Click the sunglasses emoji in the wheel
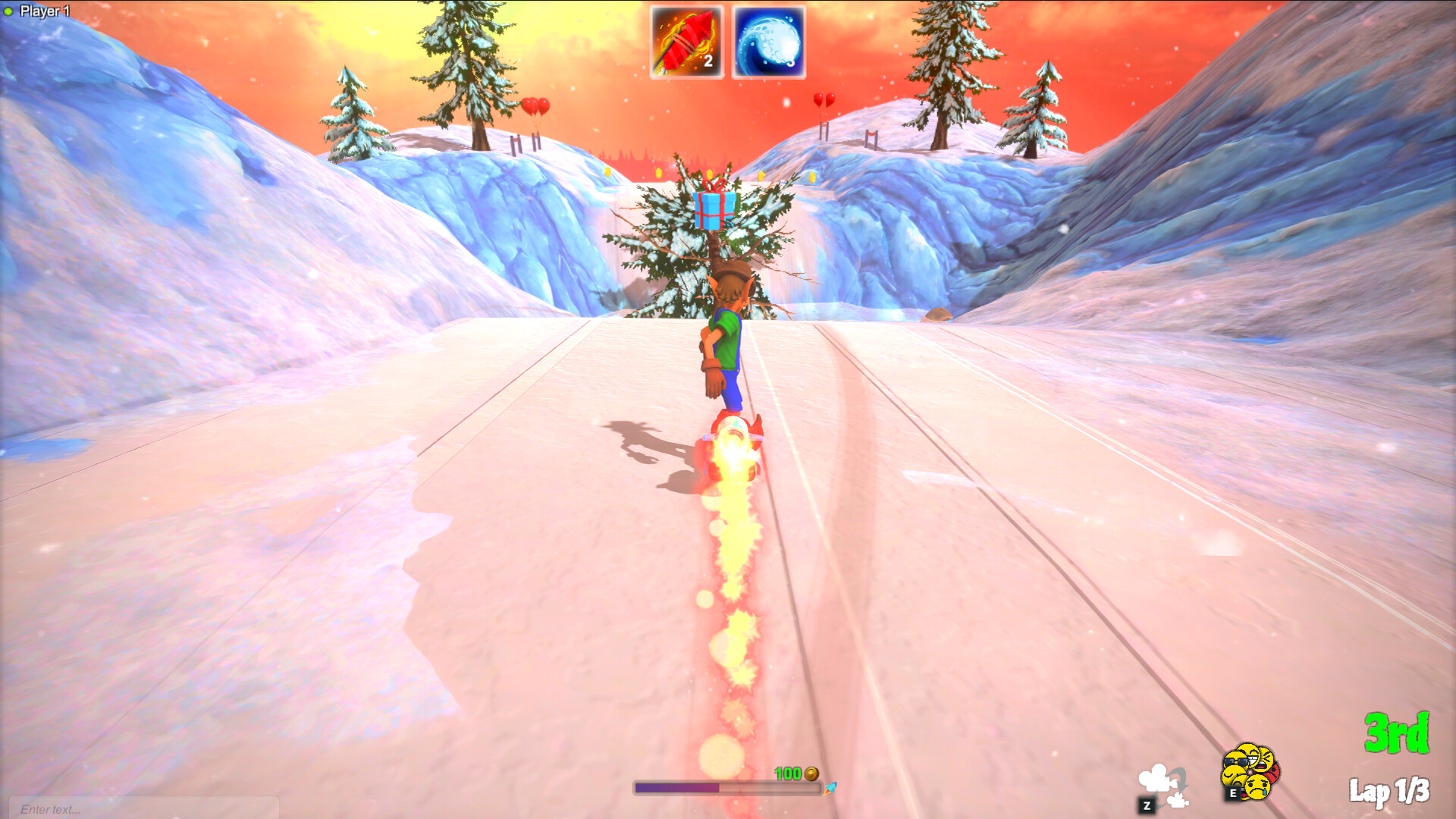The height and width of the screenshot is (819, 1456). 1235,760
